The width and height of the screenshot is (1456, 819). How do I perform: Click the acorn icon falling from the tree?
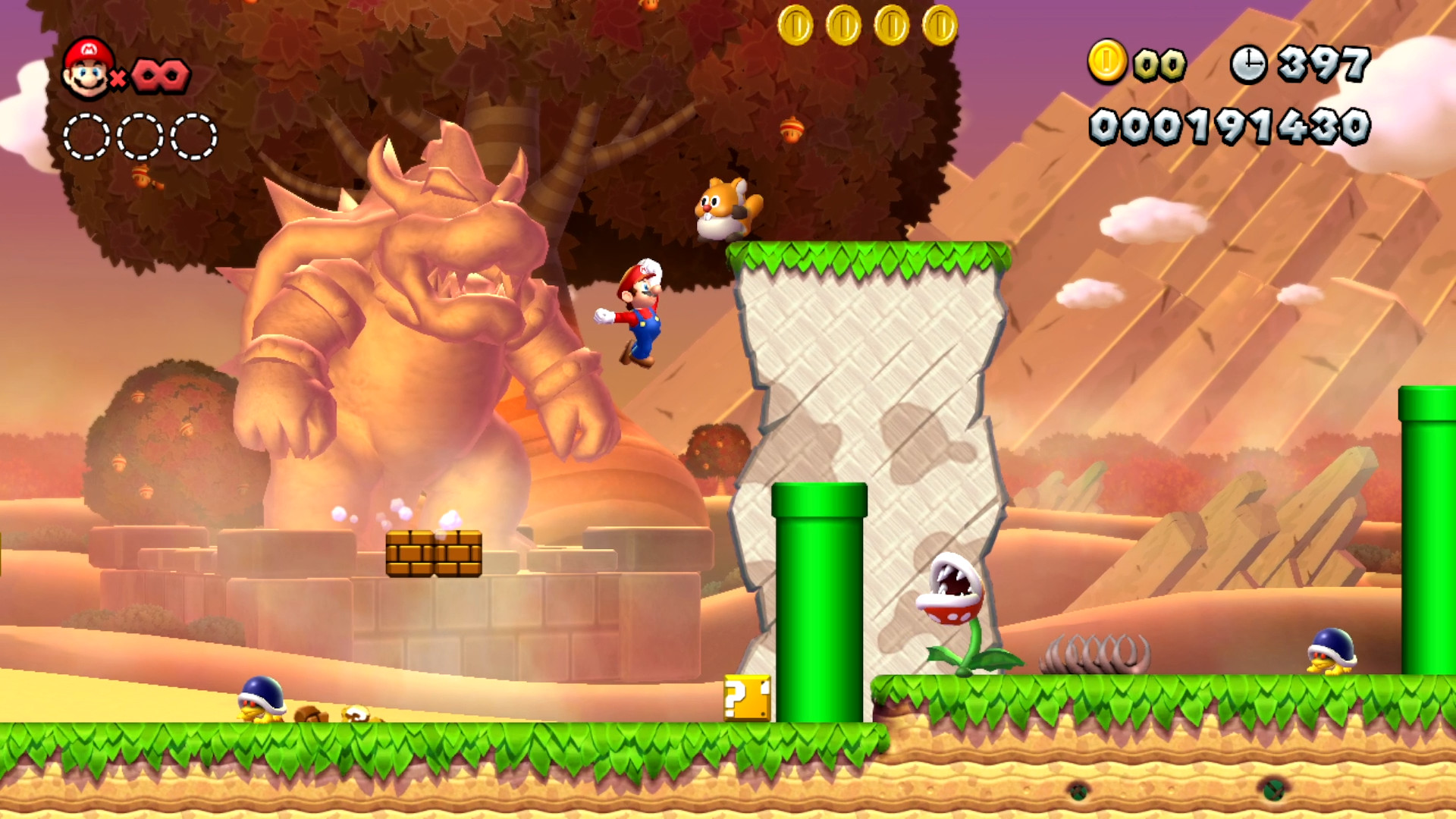pyautogui.click(x=791, y=130)
